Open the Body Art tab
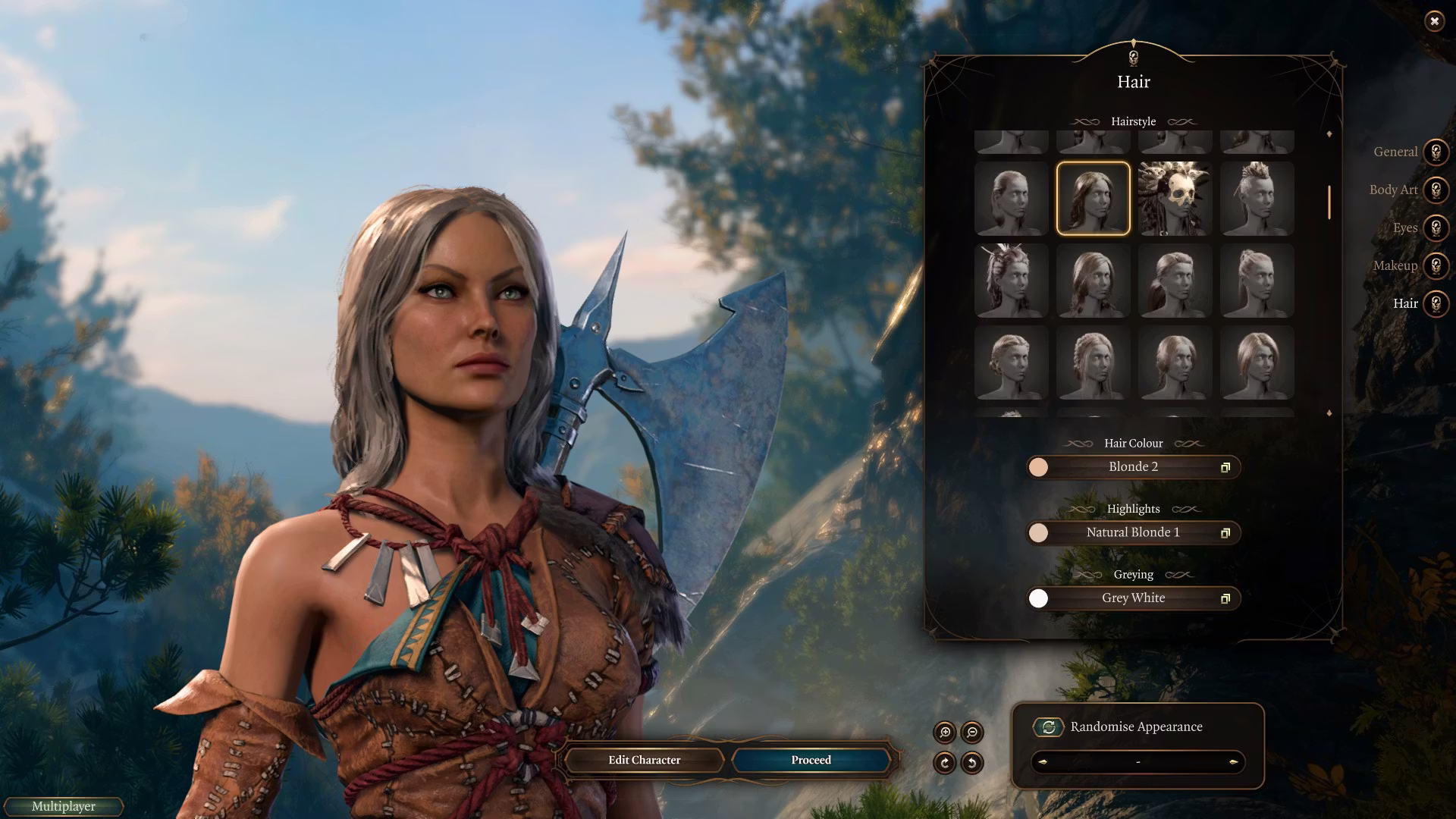Viewport: 1456px width, 819px height. [1436, 190]
